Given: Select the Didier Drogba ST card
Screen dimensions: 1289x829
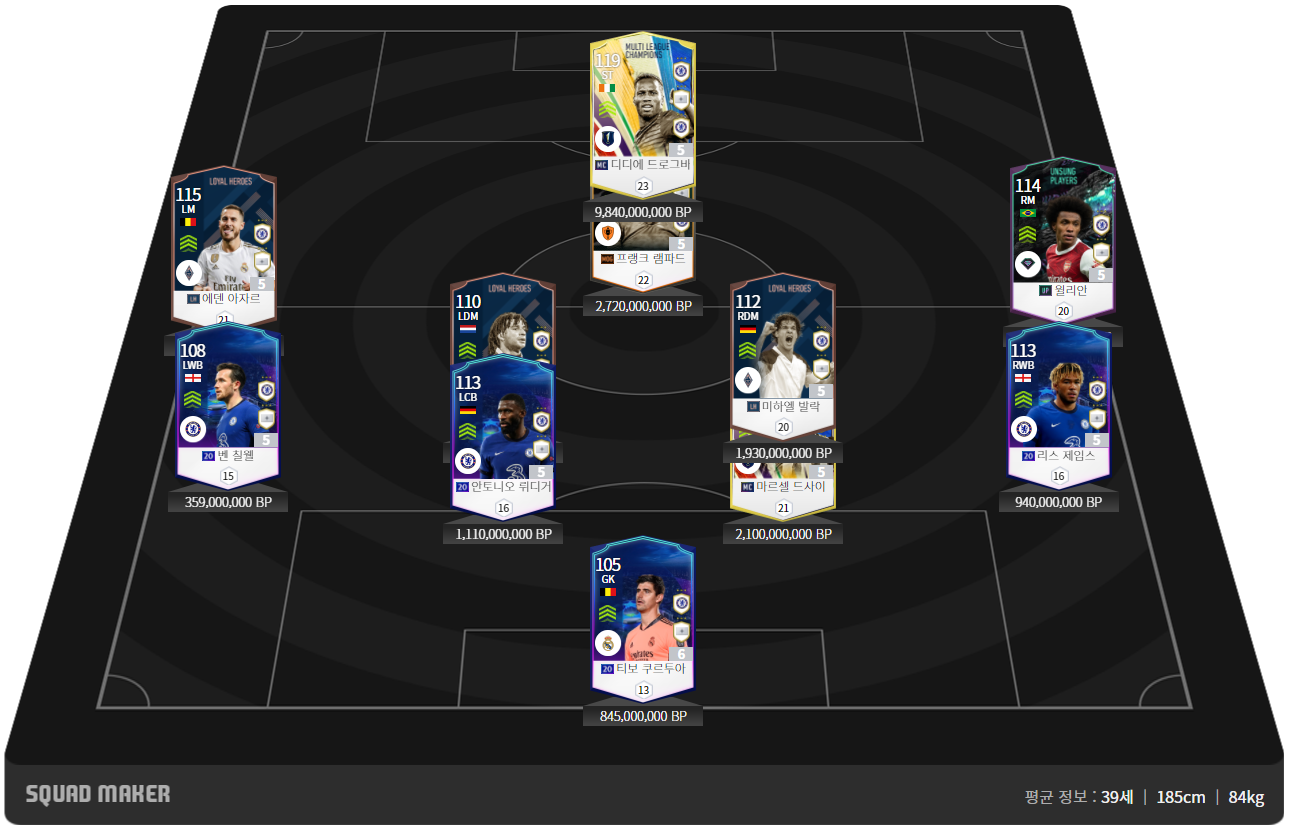Looking at the screenshot, I should (x=642, y=110).
